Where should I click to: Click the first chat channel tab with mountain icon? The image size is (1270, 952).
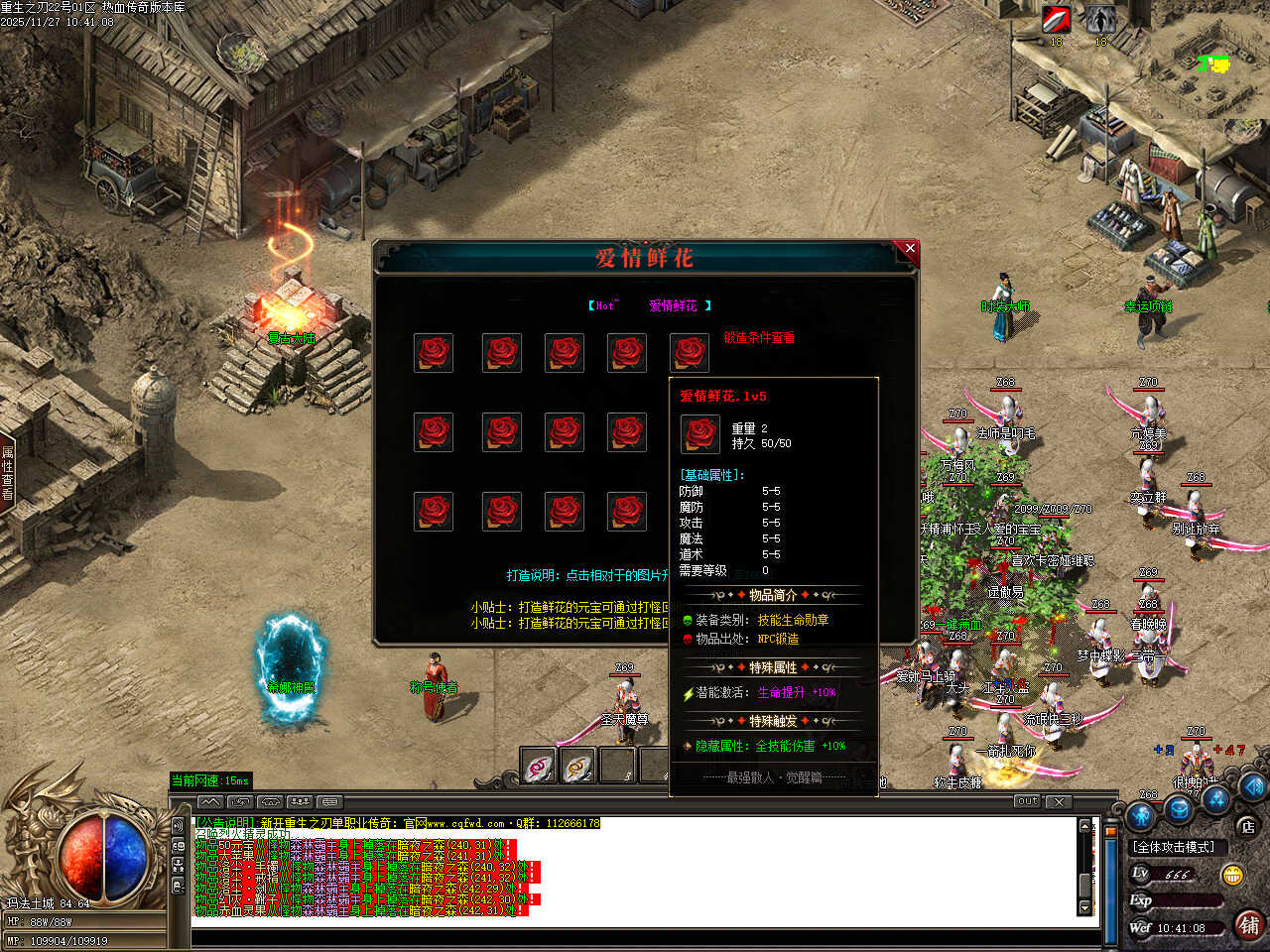209,801
